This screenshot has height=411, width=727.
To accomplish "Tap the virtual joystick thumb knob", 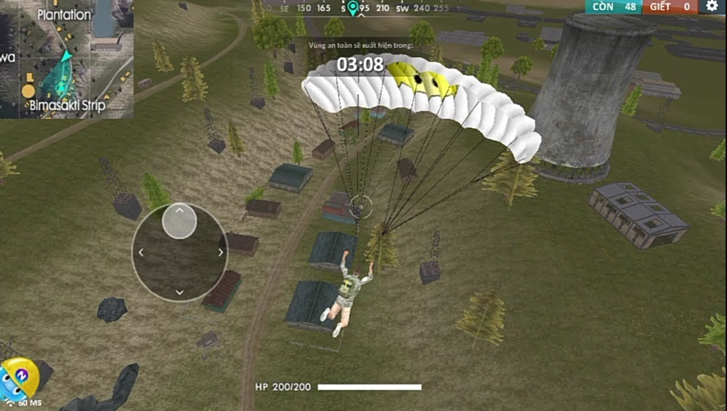I will point(179,221).
